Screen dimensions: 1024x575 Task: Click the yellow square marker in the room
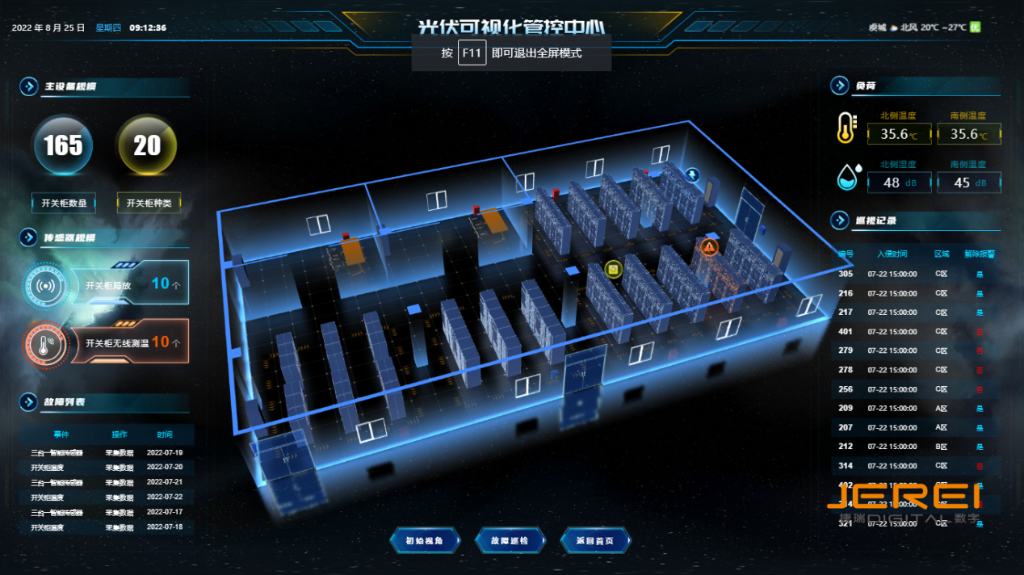[x=613, y=269]
